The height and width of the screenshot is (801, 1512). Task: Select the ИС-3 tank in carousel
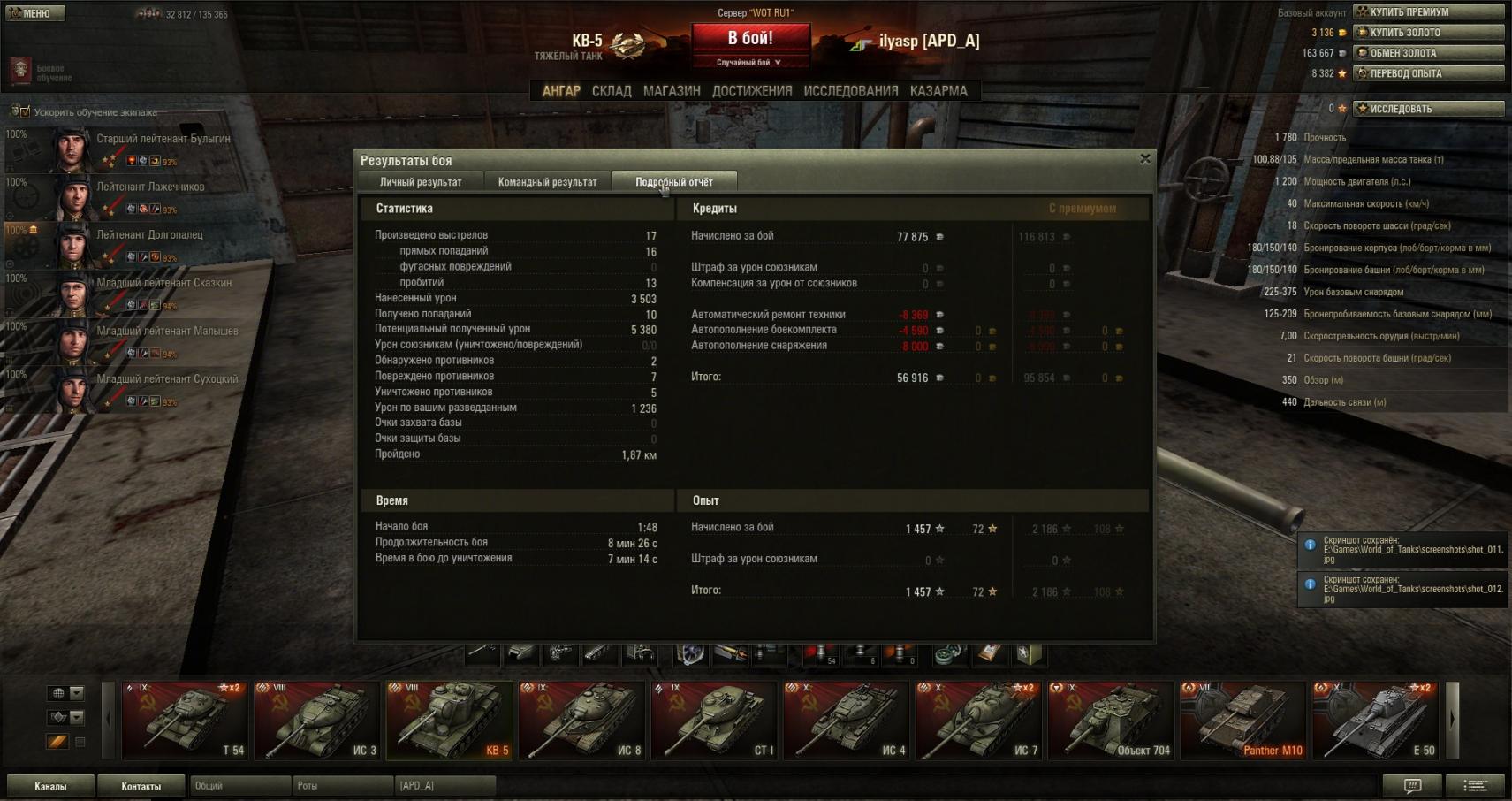pos(317,721)
